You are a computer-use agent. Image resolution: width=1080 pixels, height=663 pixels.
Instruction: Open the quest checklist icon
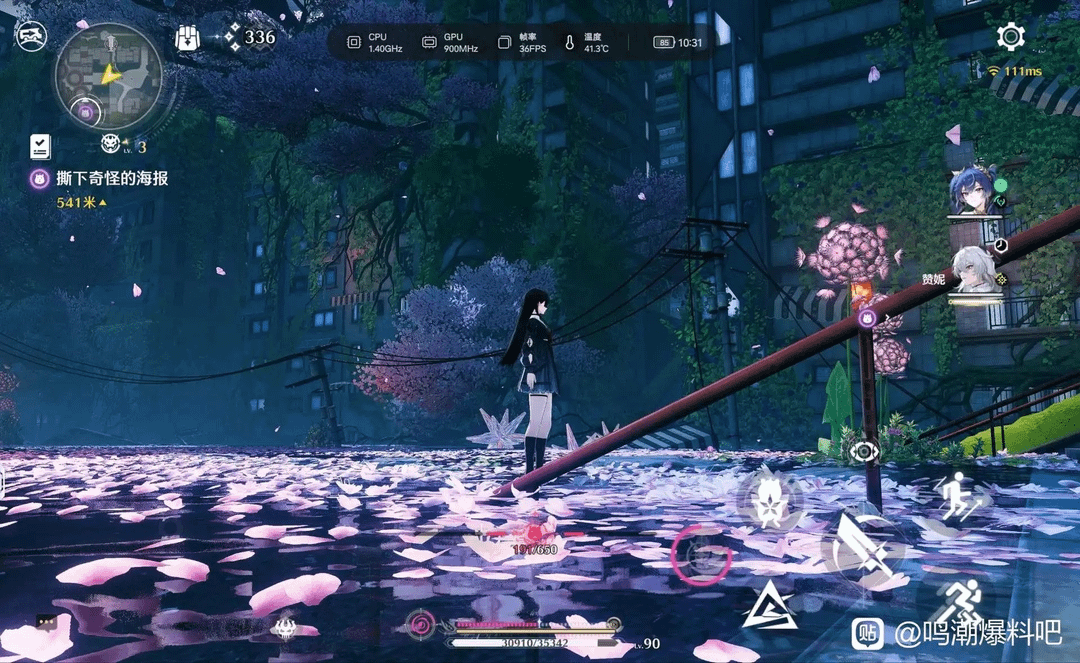[41, 146]
